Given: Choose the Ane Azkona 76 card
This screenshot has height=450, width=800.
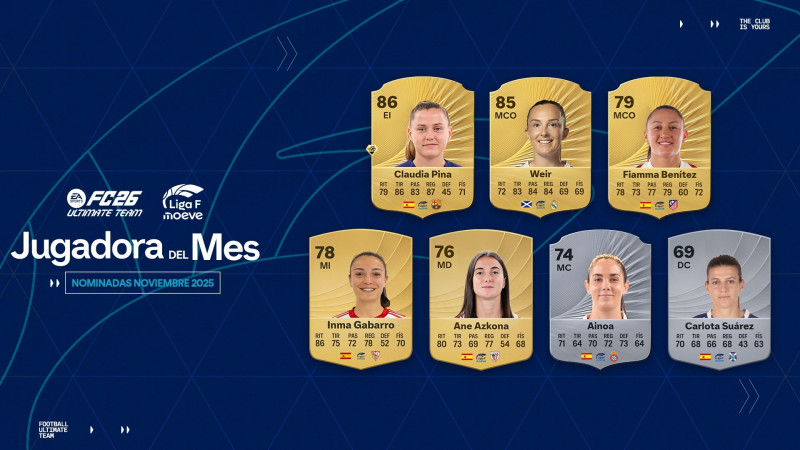Looking at the screenshot, I should 480,298.
